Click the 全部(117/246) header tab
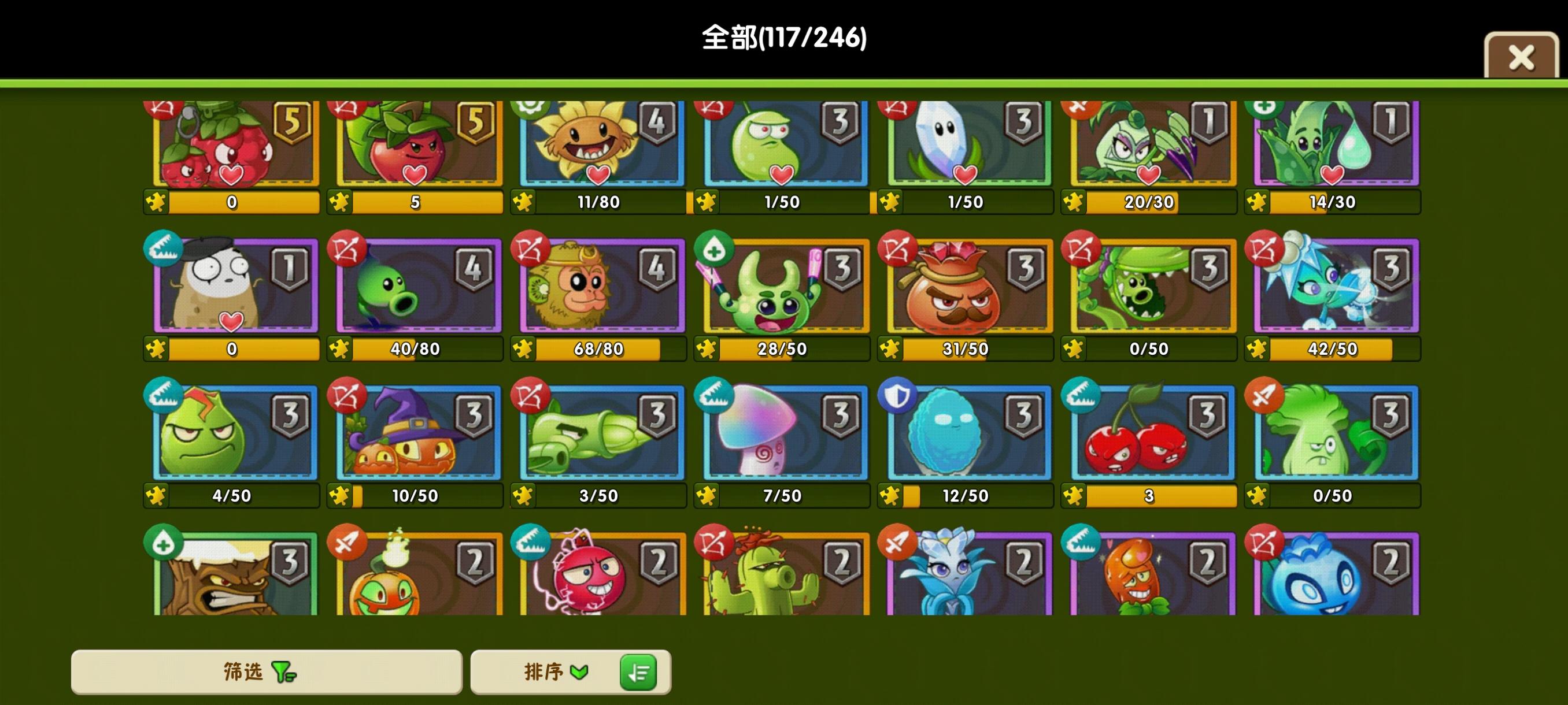Screen dimensions: 1568x705 tap(784, 38)
